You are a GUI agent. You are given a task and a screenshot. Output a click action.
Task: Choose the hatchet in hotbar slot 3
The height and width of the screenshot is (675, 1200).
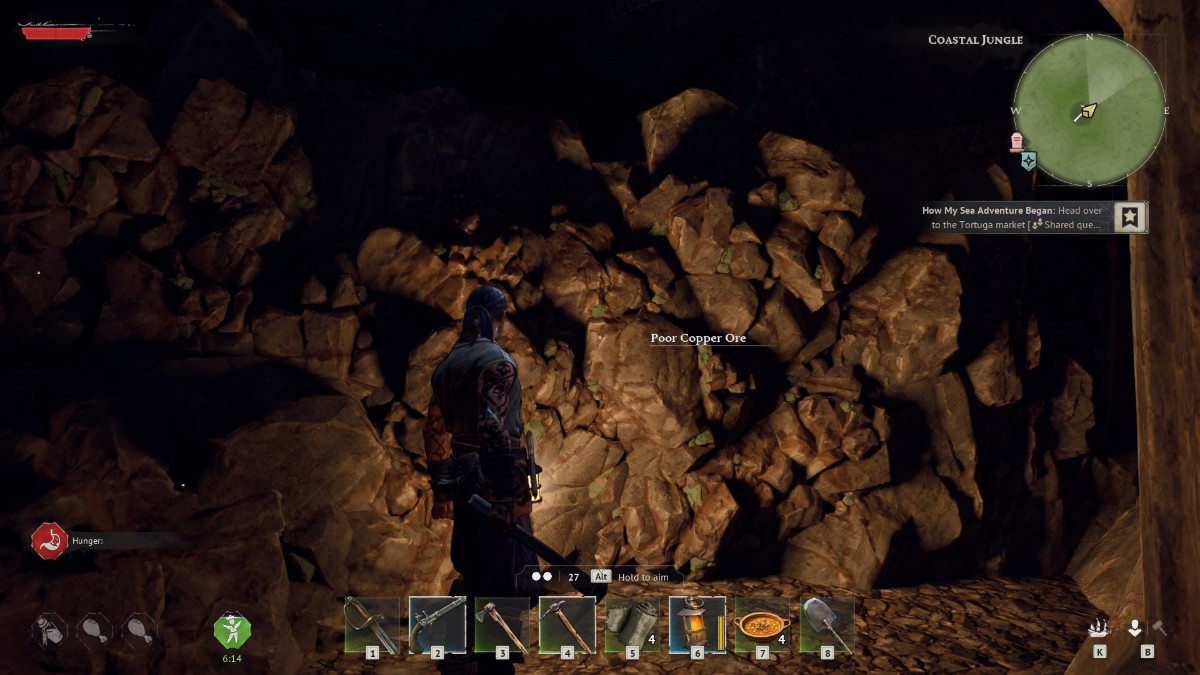pos(502,625)
